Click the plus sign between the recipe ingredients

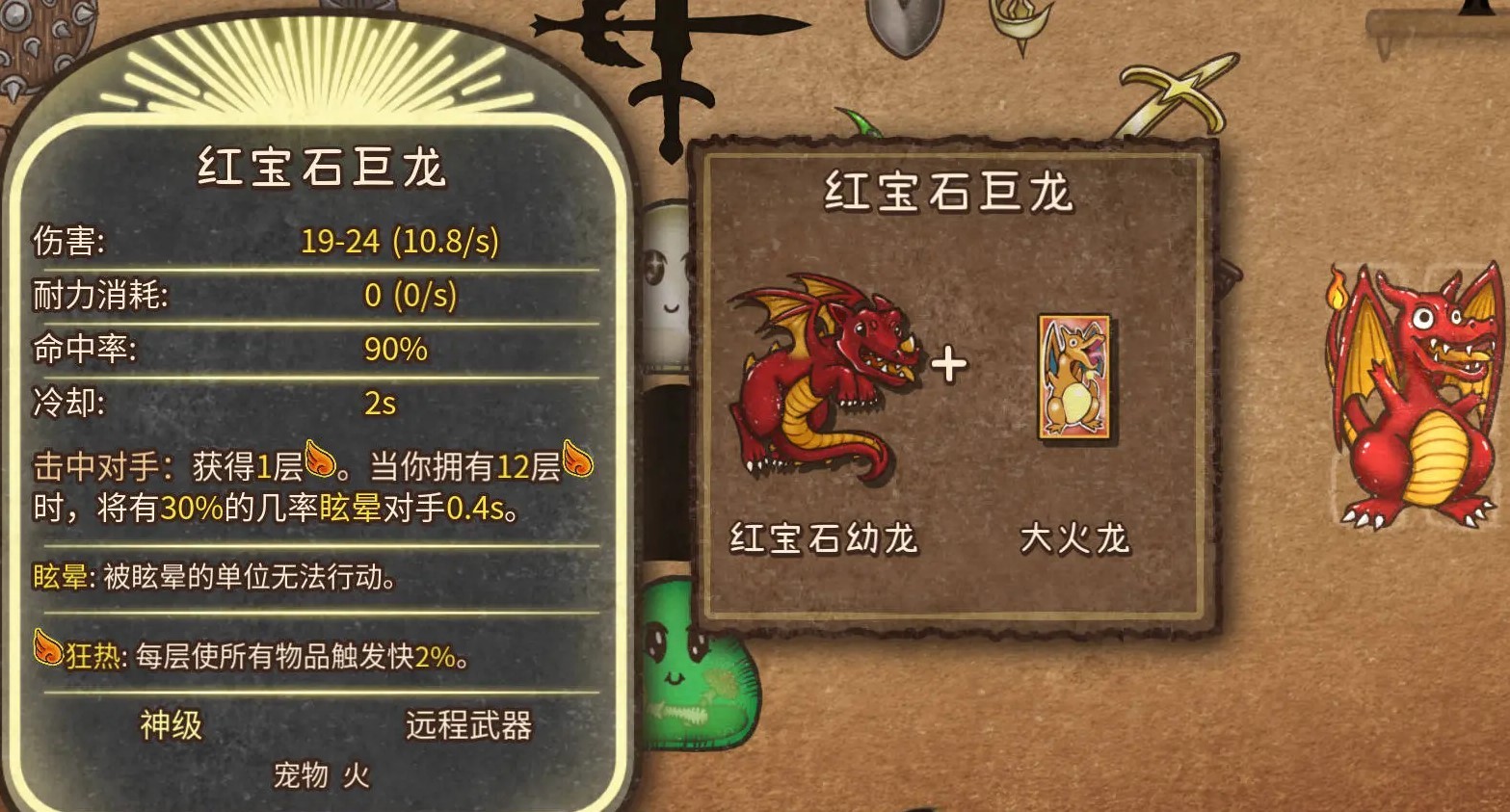(x=950, y=364)
